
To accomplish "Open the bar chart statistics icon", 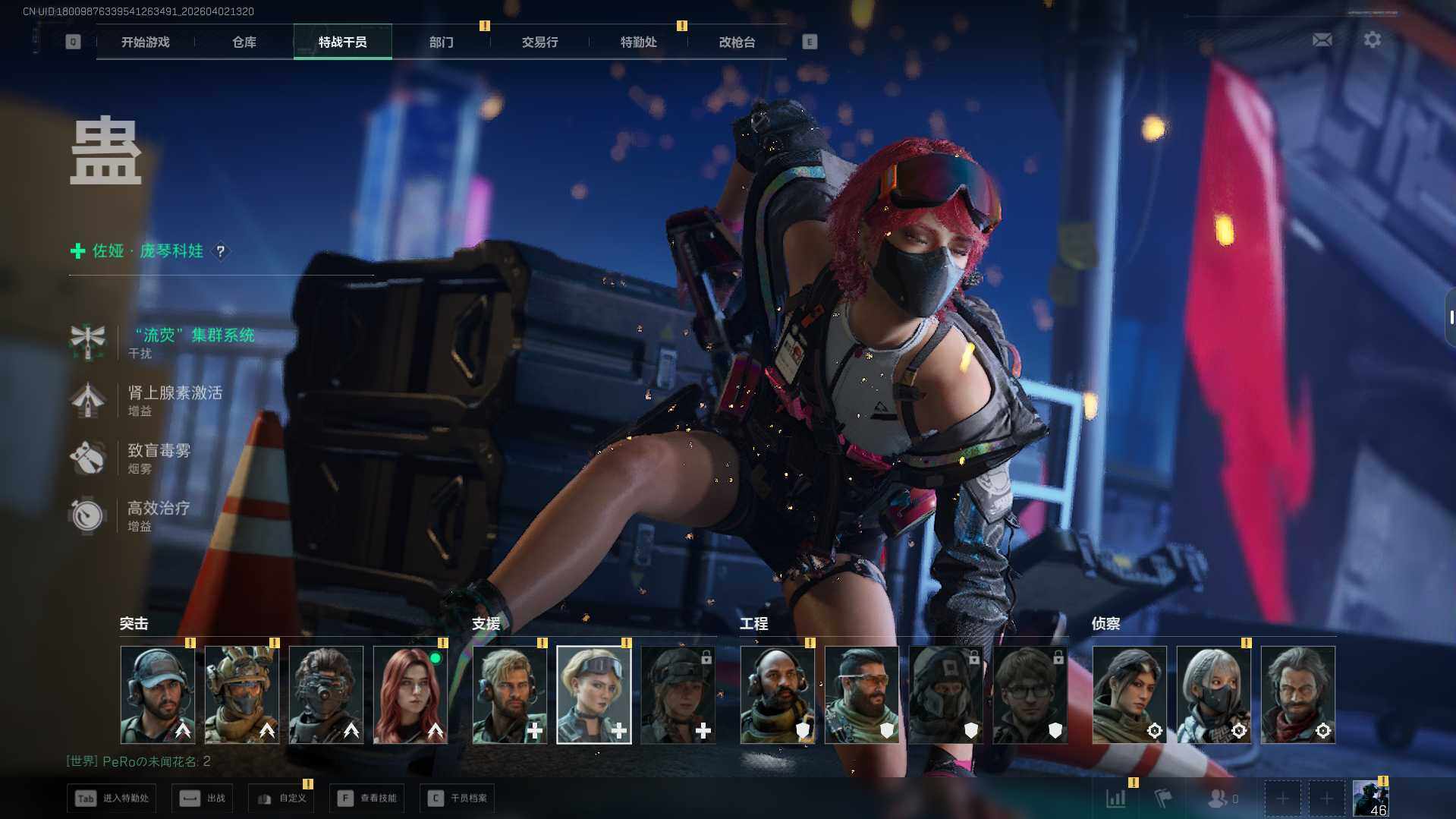I will coord(1116,799).
